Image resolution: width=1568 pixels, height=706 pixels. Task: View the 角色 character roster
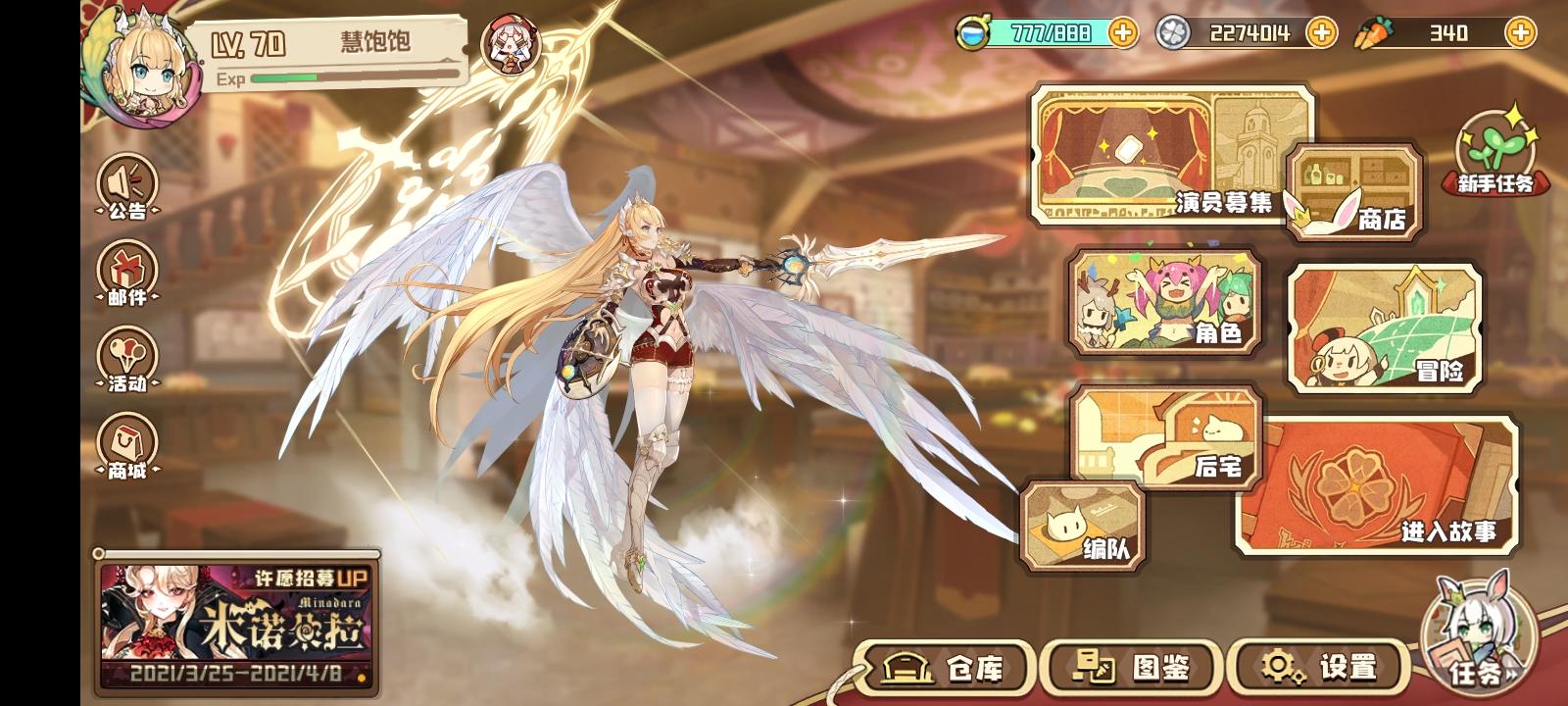click(1166, 303)
